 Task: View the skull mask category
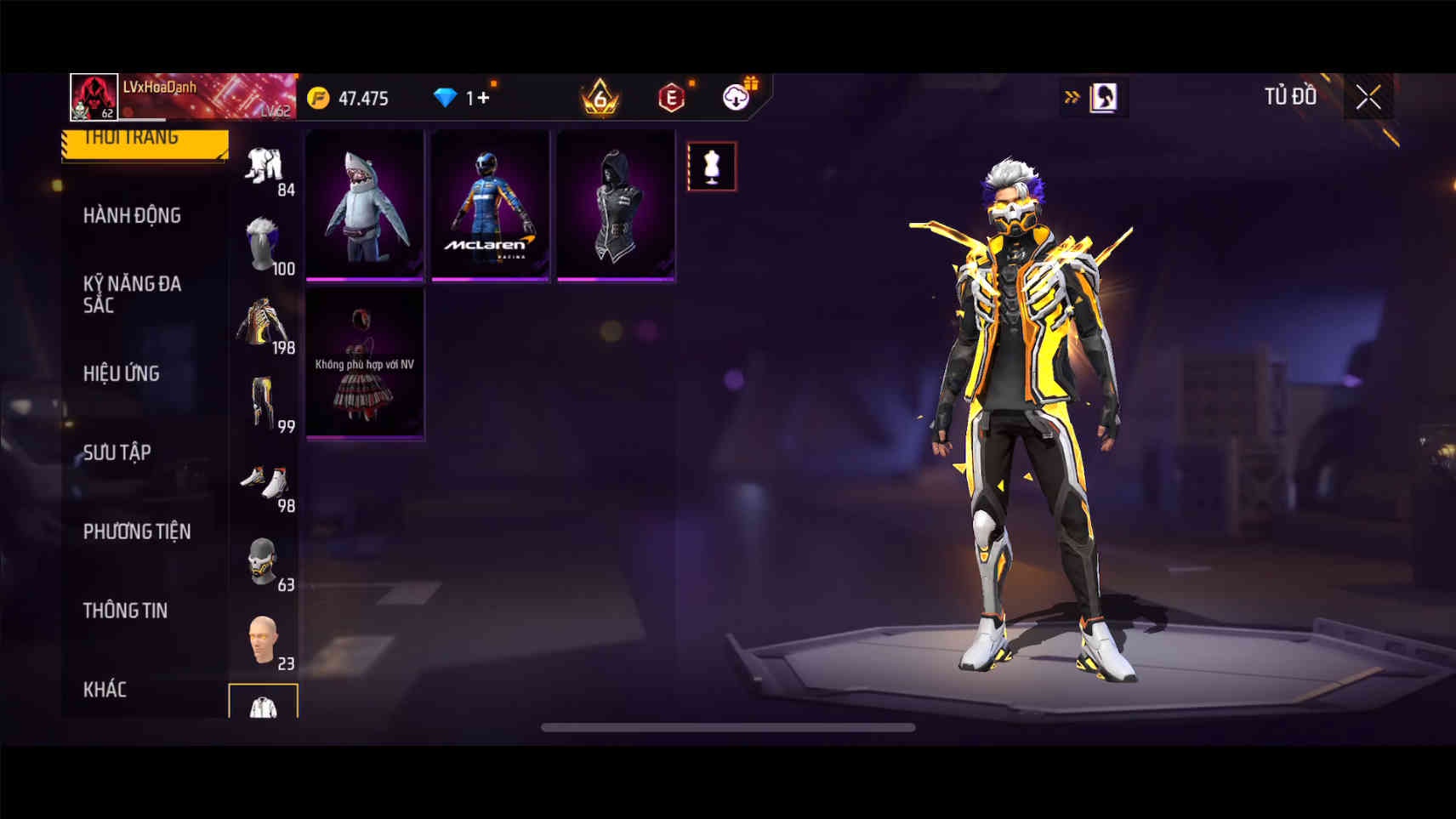264,561
